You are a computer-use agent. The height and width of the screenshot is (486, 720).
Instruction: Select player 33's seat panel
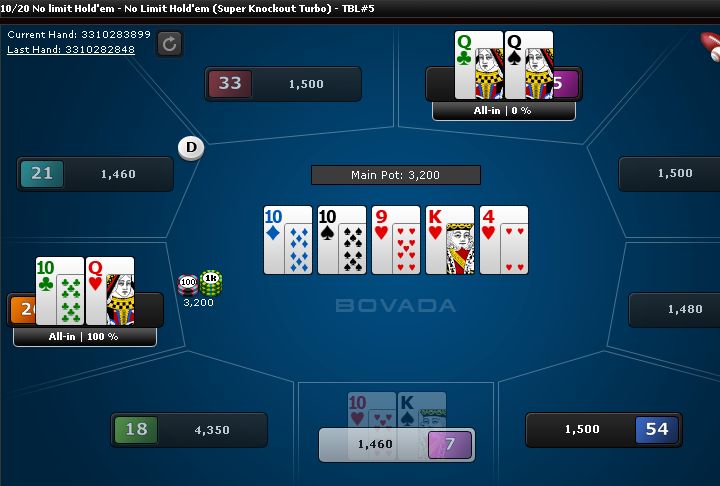pyautogui.click(x=283, y=84)
